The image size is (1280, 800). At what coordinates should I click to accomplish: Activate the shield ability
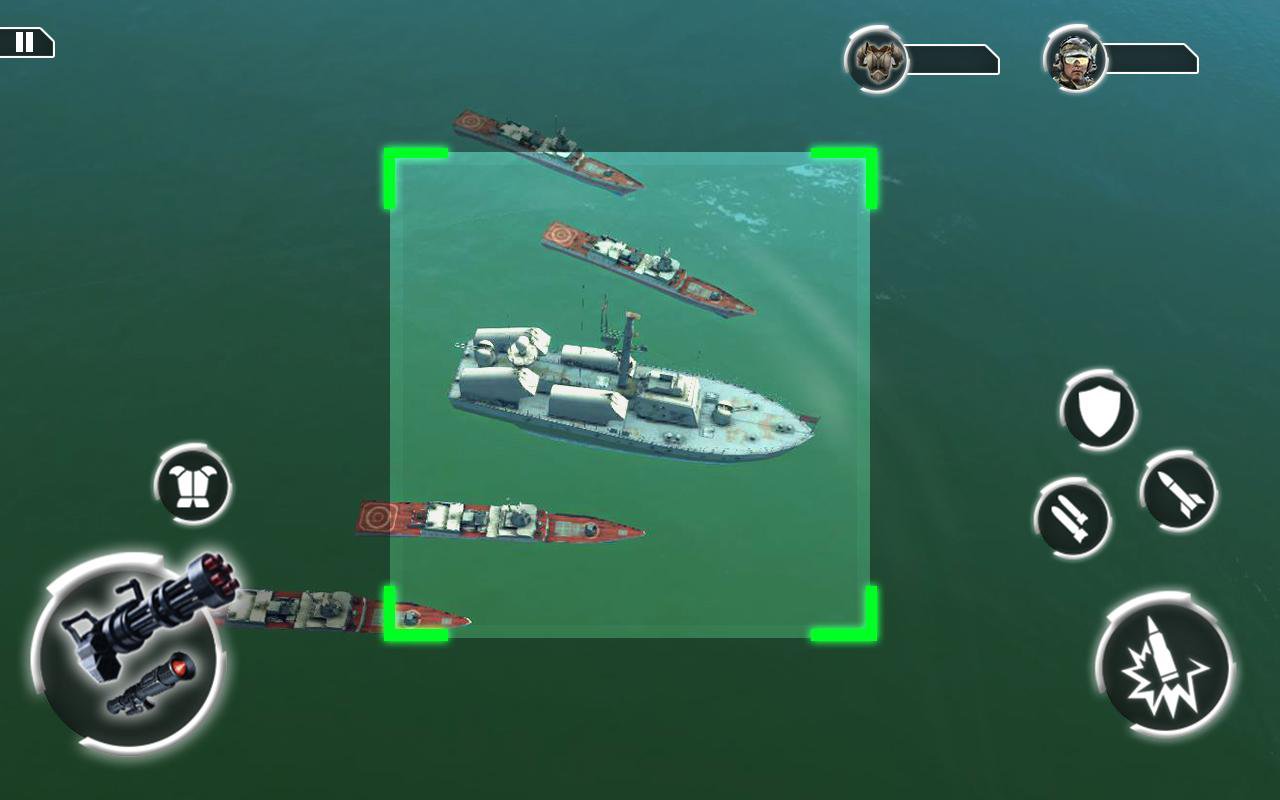[x=1098, y=410]
